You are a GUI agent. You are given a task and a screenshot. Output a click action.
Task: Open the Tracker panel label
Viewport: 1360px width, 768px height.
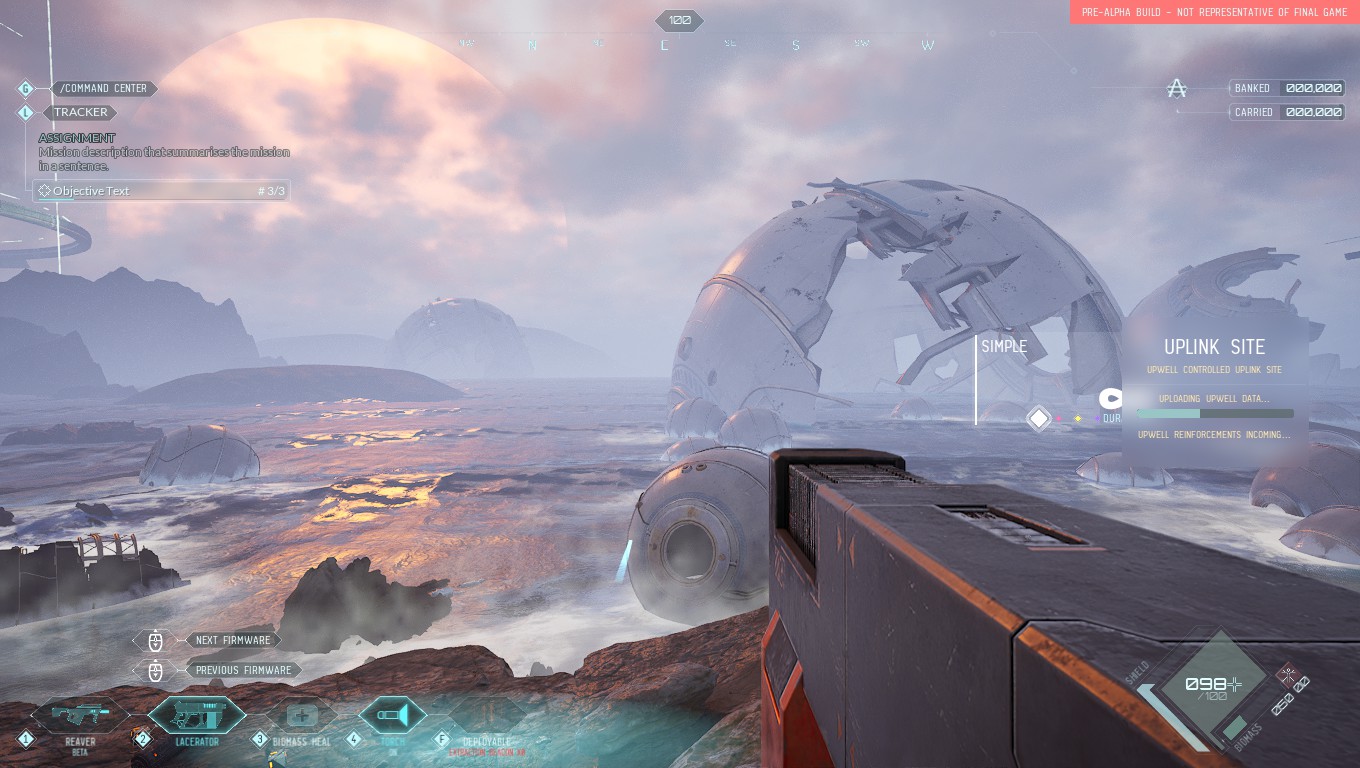[80, 112]
